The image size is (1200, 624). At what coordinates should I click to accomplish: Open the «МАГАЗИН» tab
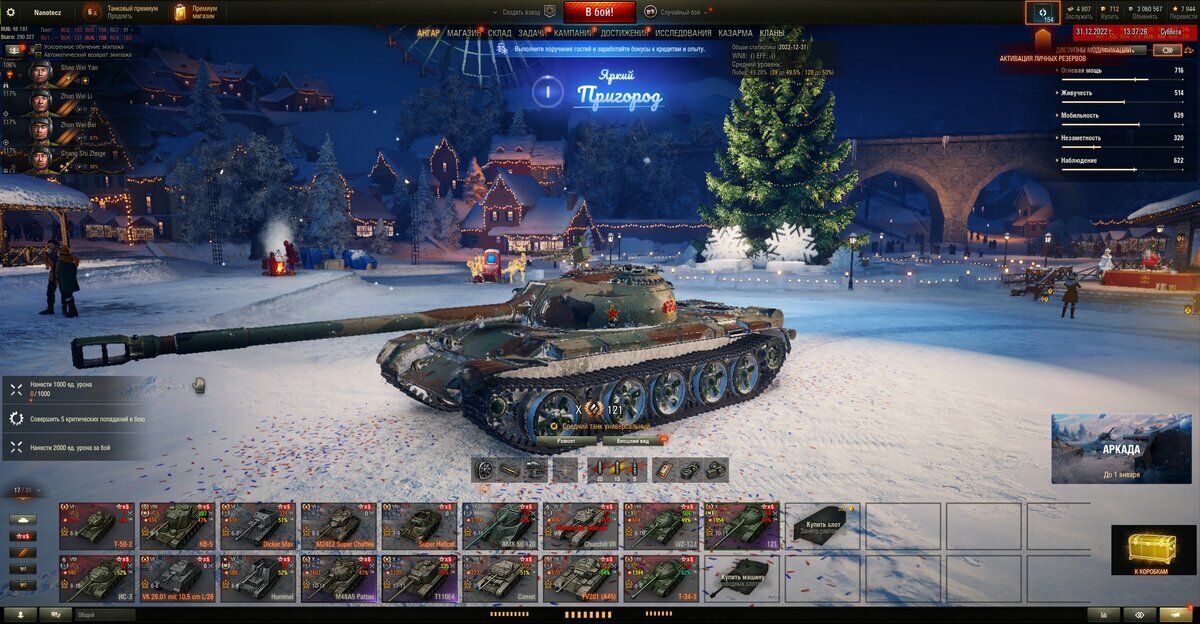(463, 33)
